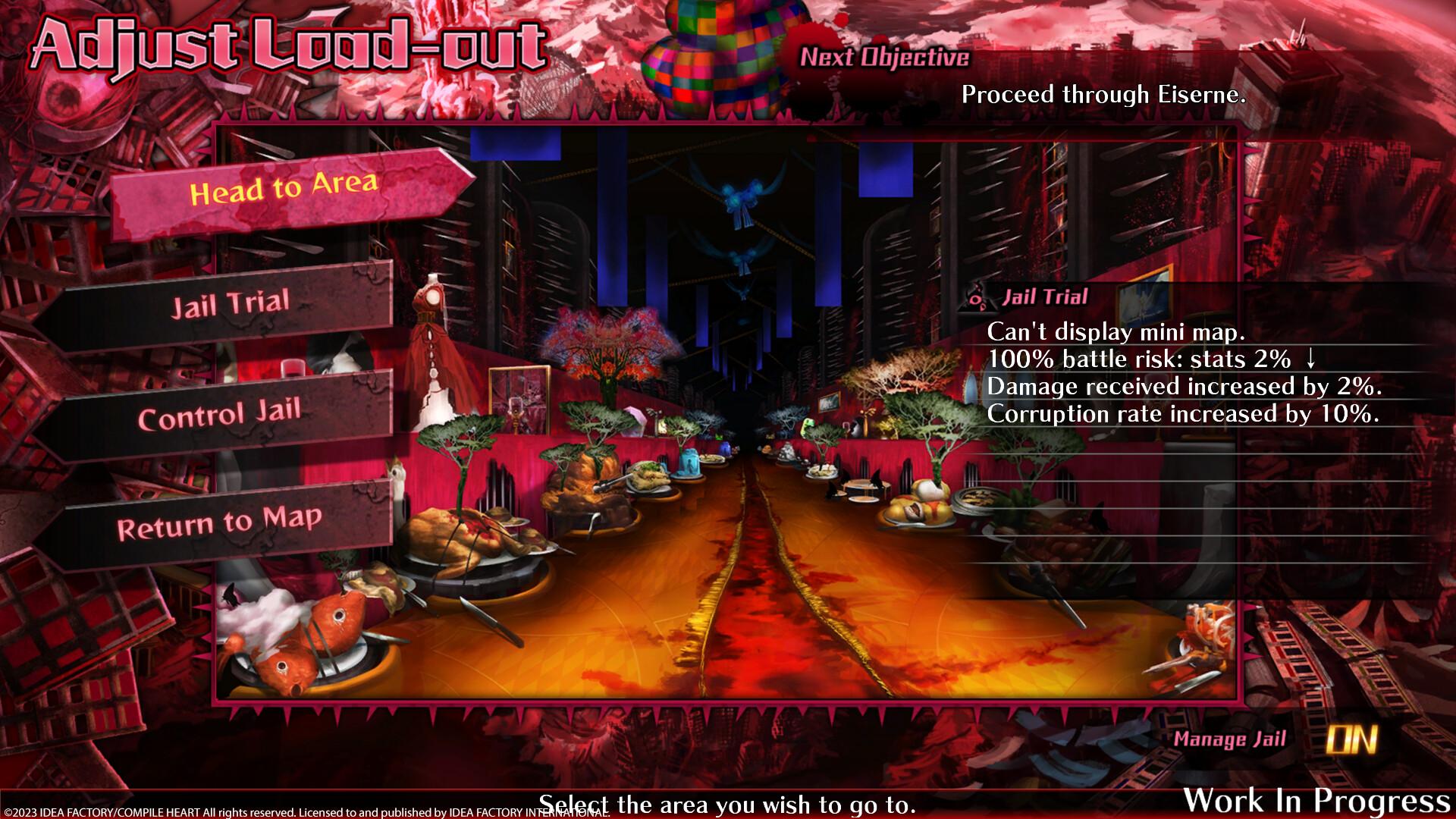Click the Jail Trial key icon
The image size is (1456, 819).
pyautogui.click(x=977, y=299)
